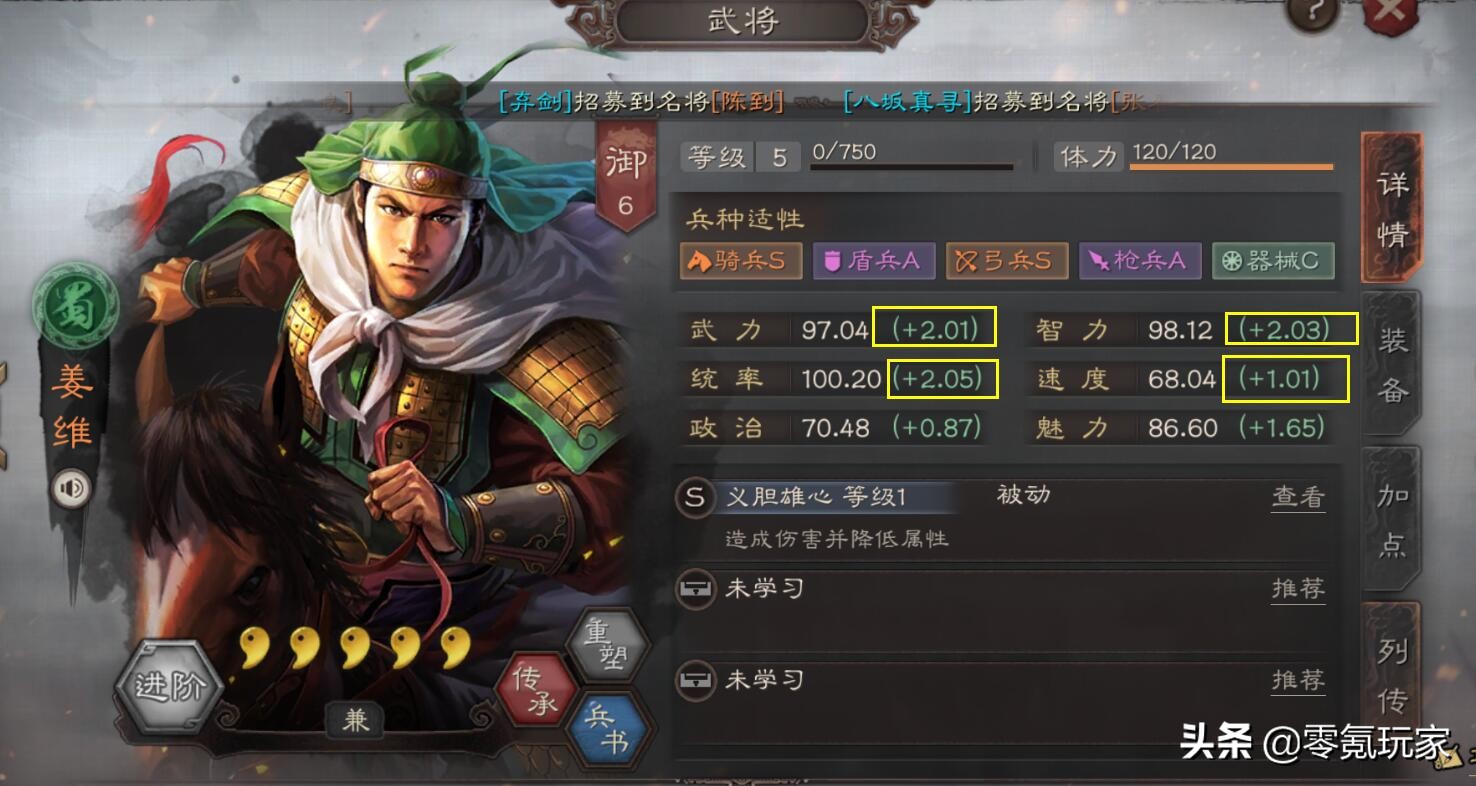This screenshot has height=786, width=1476.
Task: Open the 器械C siege equipment icon
Action: coord(1272,260)
